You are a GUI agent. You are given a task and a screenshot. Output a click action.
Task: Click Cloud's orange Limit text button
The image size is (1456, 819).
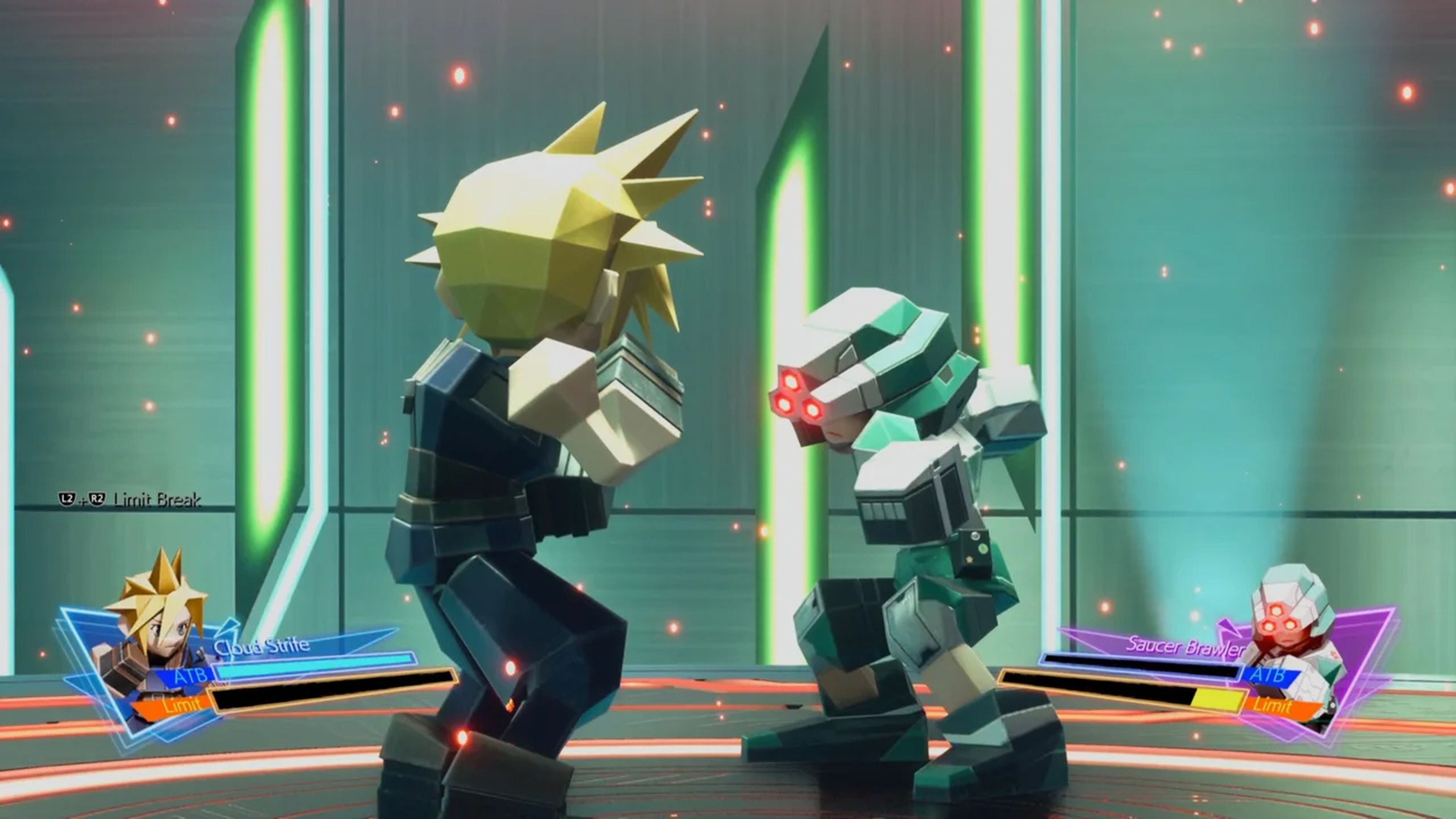pyautogui.click(x=182, y=706)
